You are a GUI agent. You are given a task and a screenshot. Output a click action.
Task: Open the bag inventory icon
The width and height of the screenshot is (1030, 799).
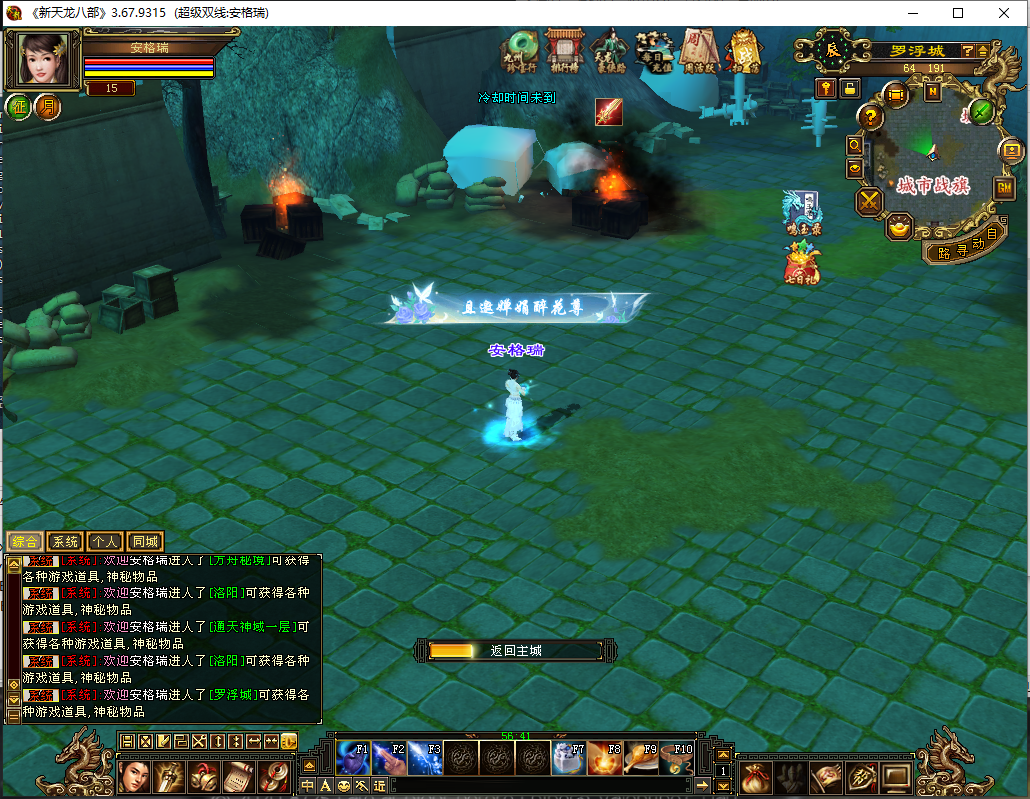[x=754, y=776]
